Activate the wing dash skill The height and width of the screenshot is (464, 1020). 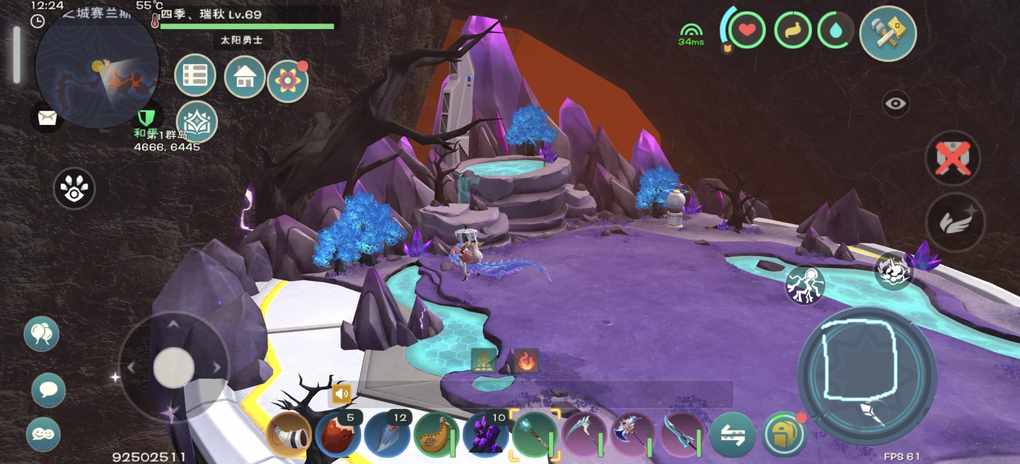[954, 222]
